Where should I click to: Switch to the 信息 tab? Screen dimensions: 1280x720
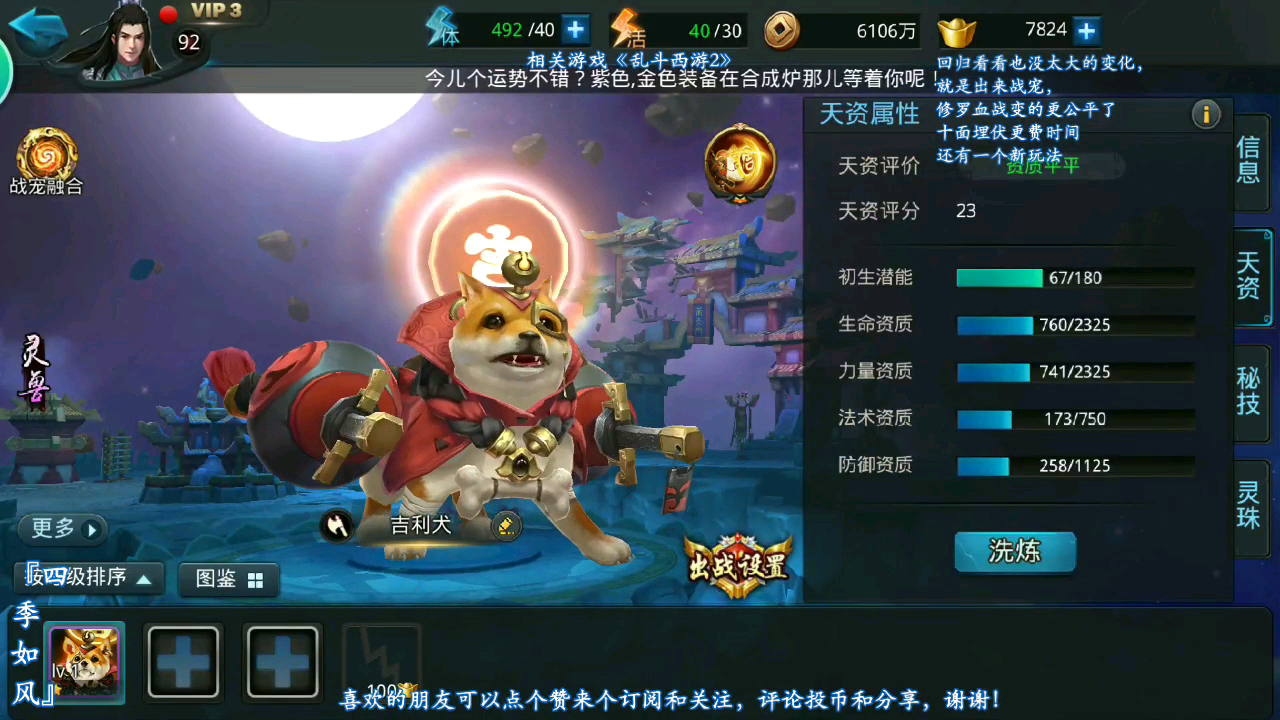point(1251,164)
